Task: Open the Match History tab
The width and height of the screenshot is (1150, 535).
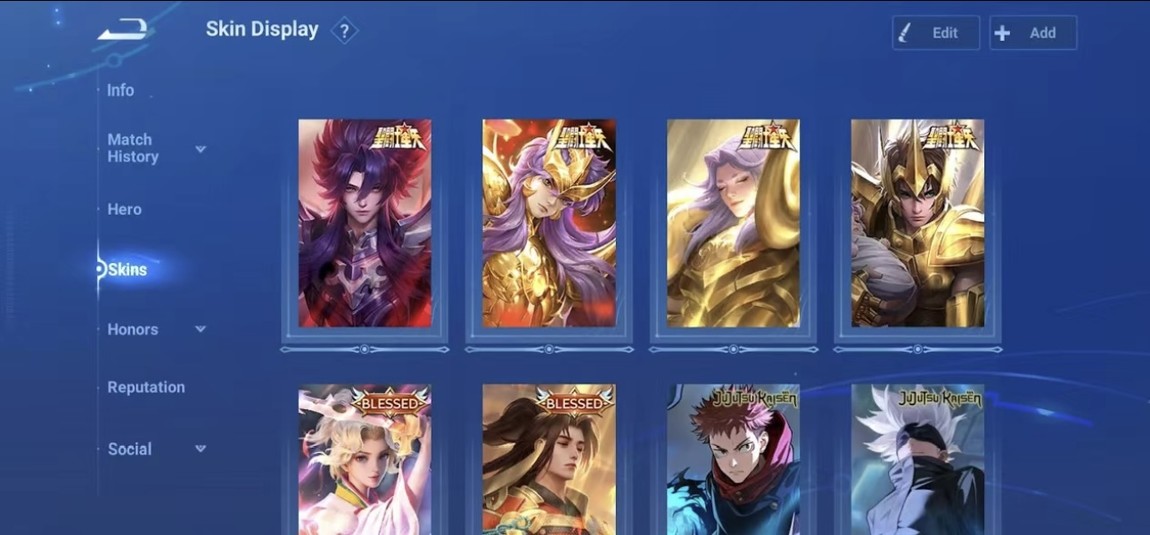Action: click(133, 148)
